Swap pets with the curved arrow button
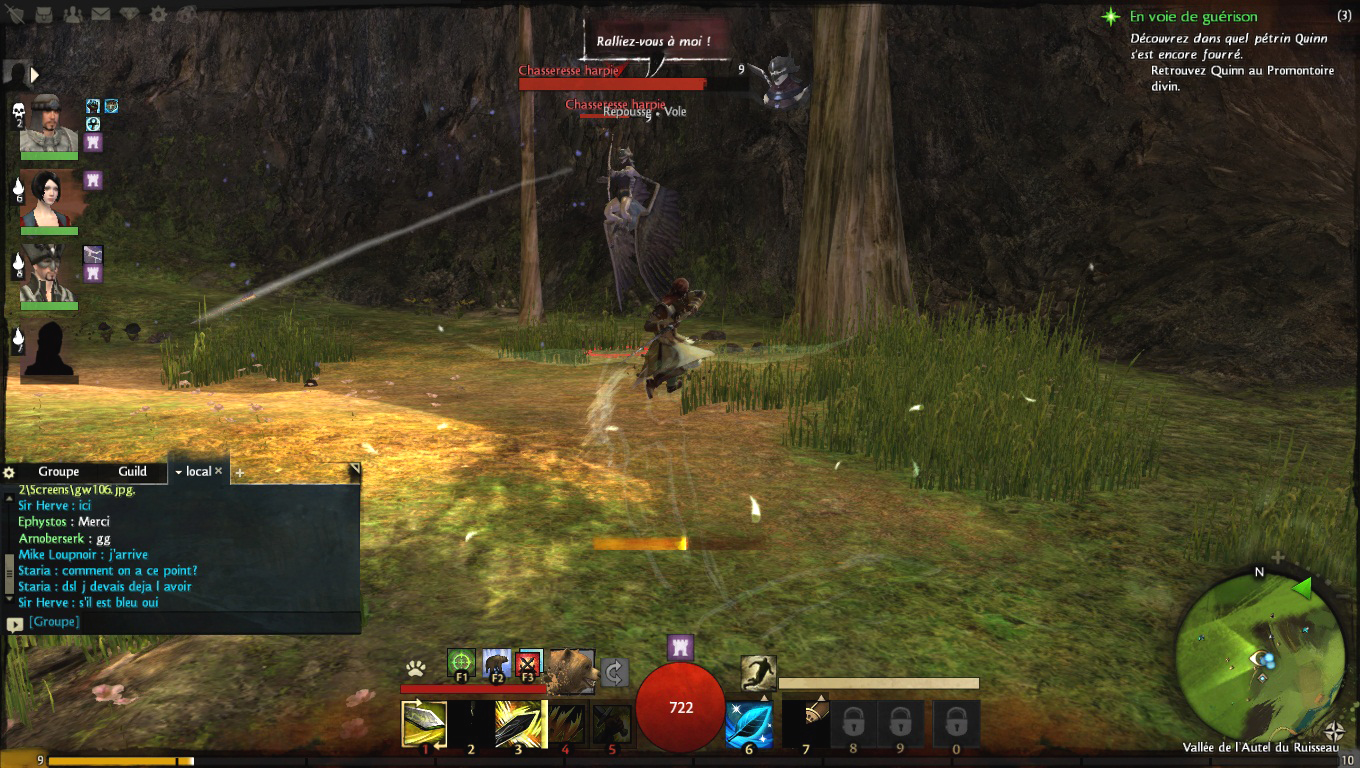1360x768 pixels. 615,672
